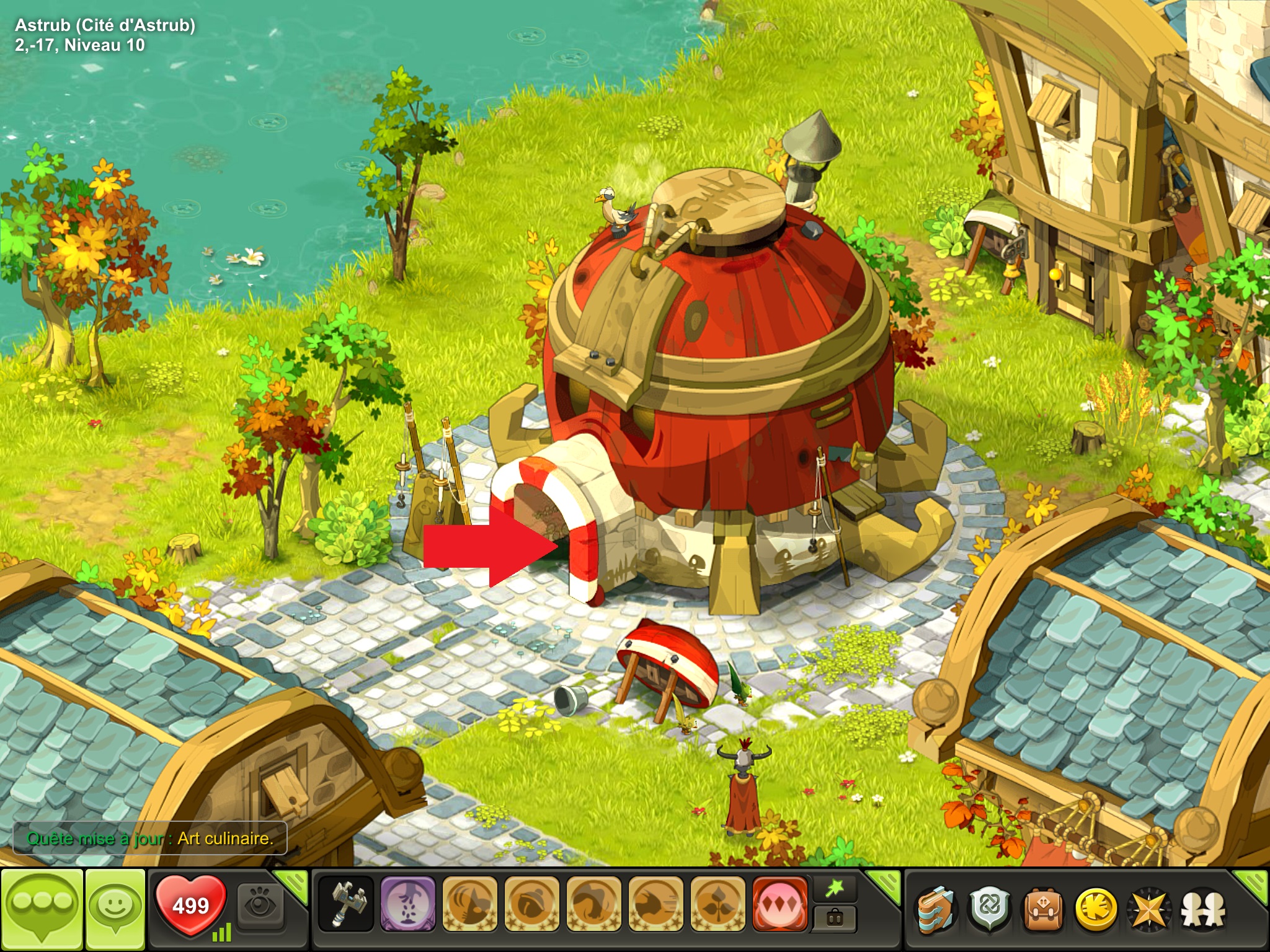Open the compass star map
Viewport: 1270px width, 952px height.
[1150, 910]
